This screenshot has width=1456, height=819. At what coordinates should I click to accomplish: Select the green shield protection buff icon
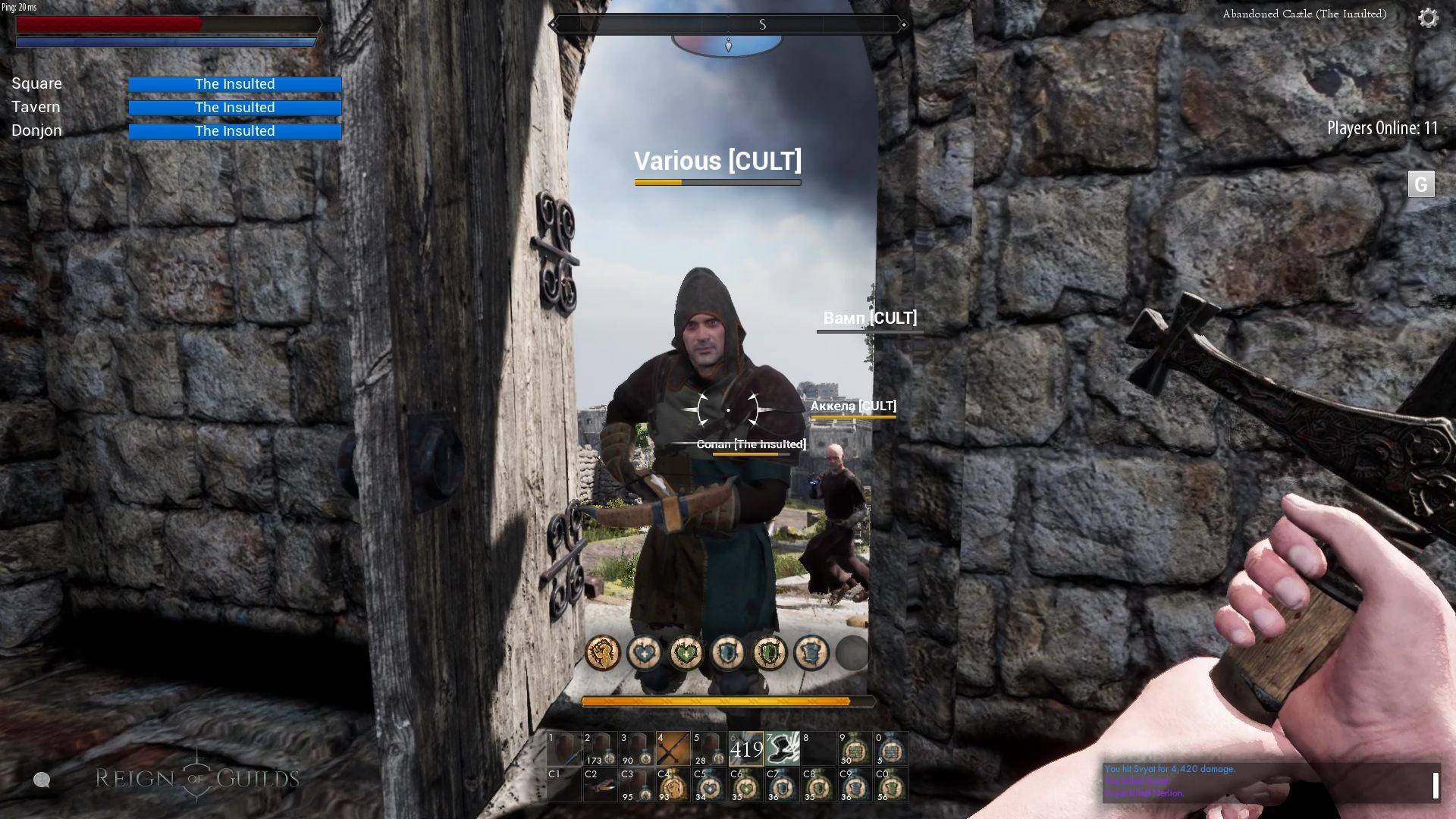[769, 654]
